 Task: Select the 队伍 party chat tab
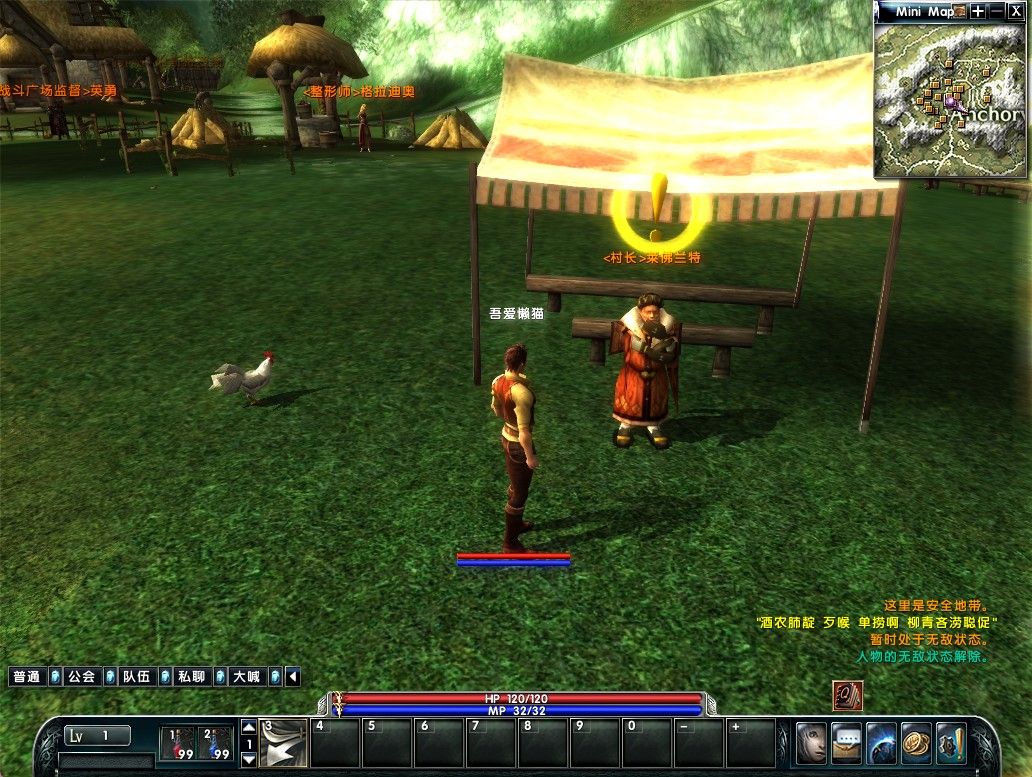click(136, 677)
